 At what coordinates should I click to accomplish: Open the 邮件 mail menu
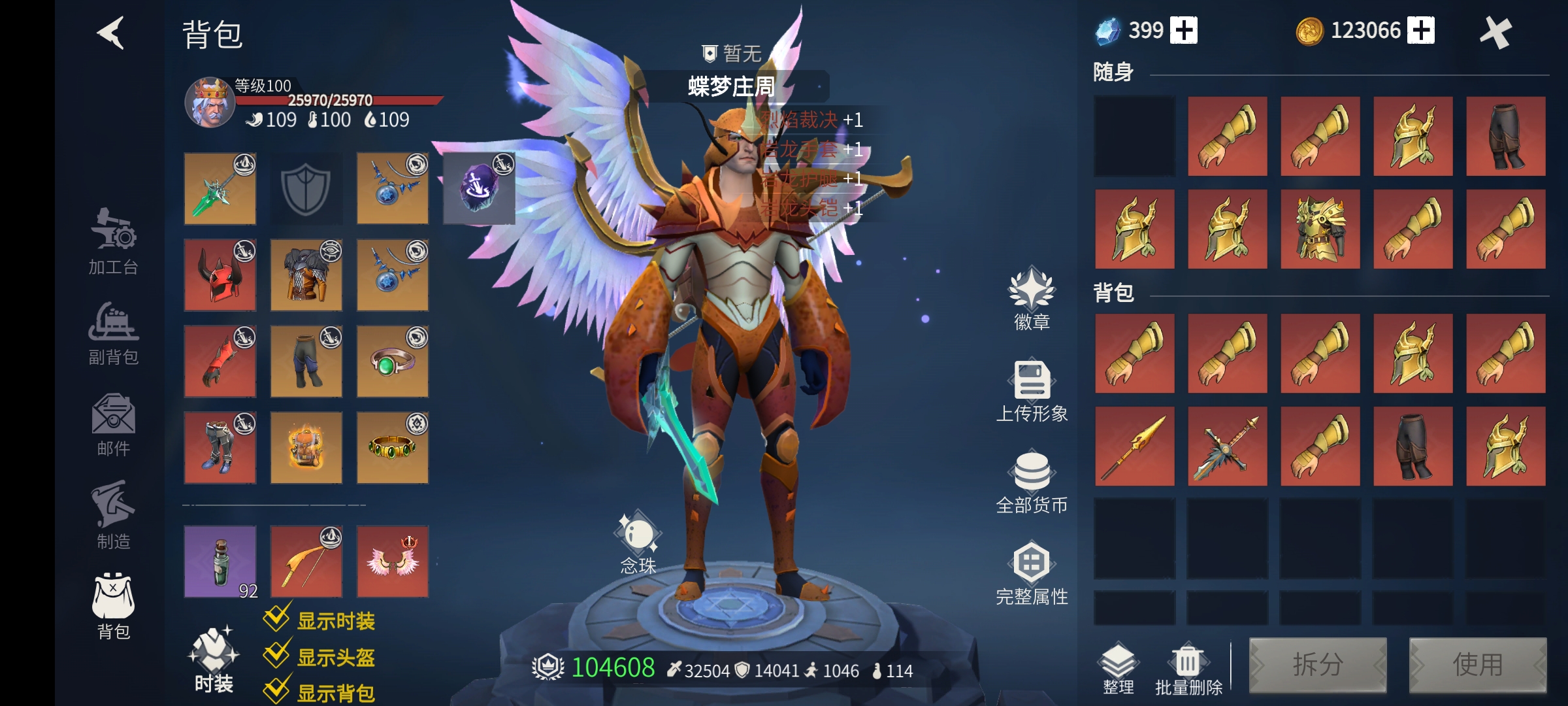point(114,425)
